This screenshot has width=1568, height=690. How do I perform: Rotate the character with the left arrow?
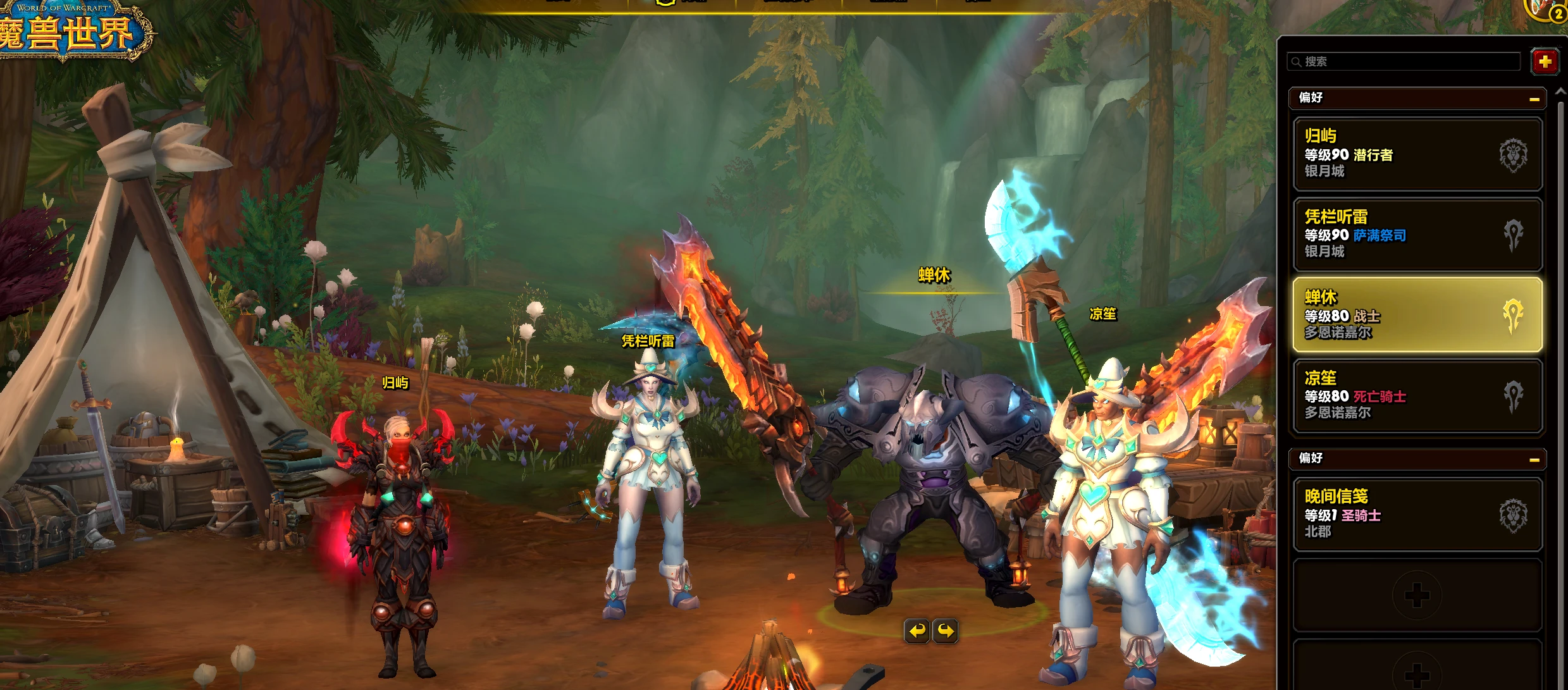click(917, 631)
